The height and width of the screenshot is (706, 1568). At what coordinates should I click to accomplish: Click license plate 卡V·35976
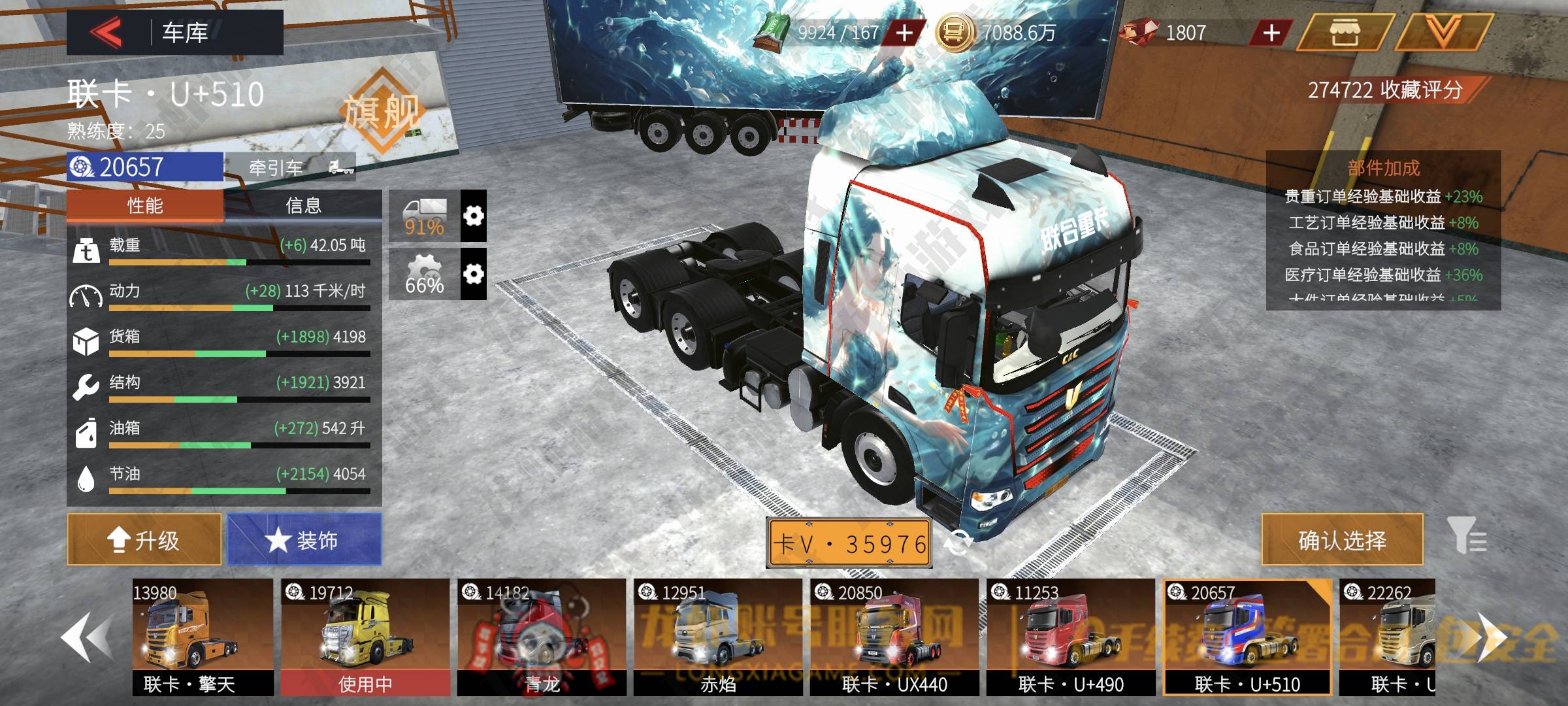click(849, 543)
